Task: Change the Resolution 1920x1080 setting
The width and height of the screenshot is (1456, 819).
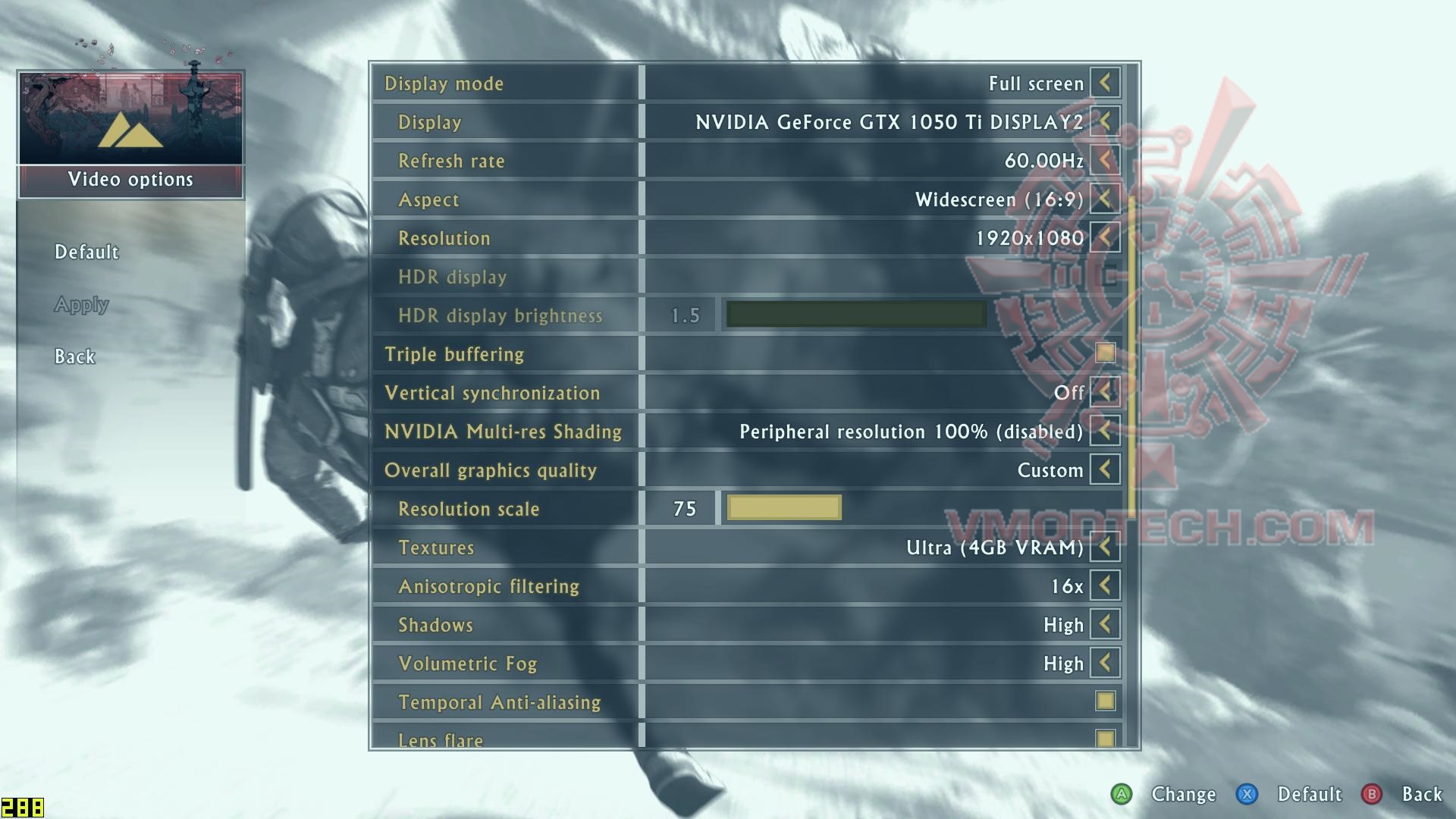Action: pyautogui.click(x=1105, y=237)
